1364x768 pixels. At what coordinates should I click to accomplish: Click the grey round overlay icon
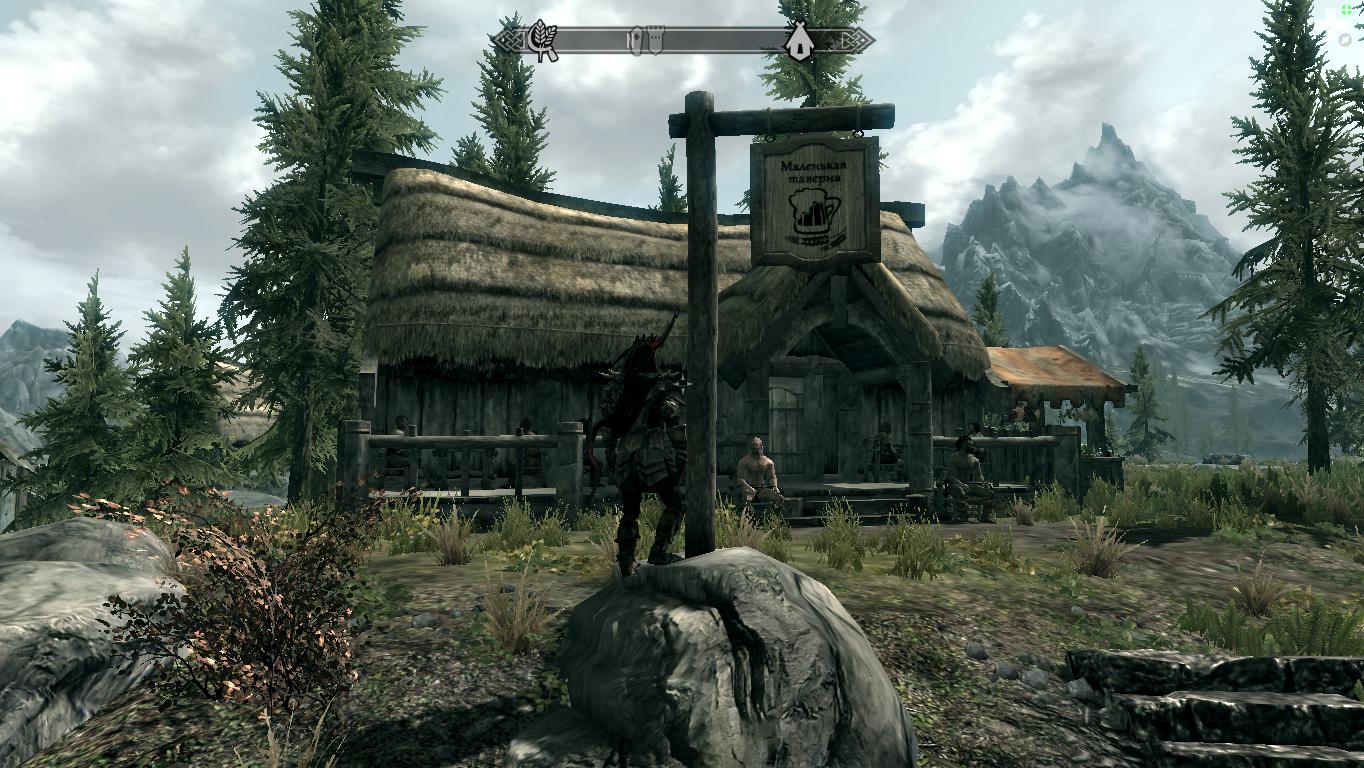pos(1346,40)
